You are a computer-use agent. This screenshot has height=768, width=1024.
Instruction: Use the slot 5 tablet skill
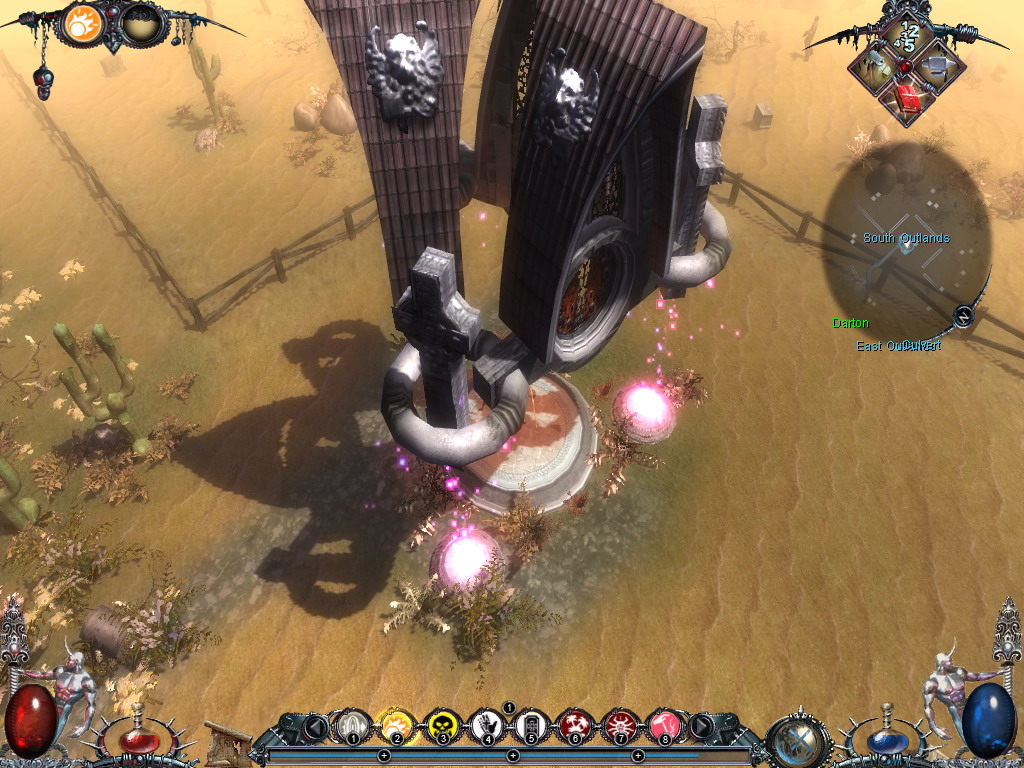click(x=531, y=725)
